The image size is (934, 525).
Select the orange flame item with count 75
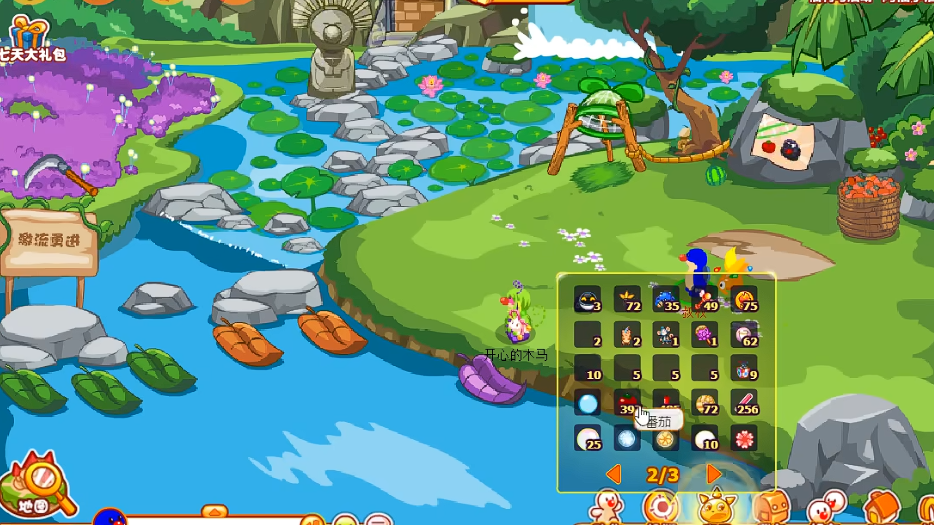(x=744, y=299)
